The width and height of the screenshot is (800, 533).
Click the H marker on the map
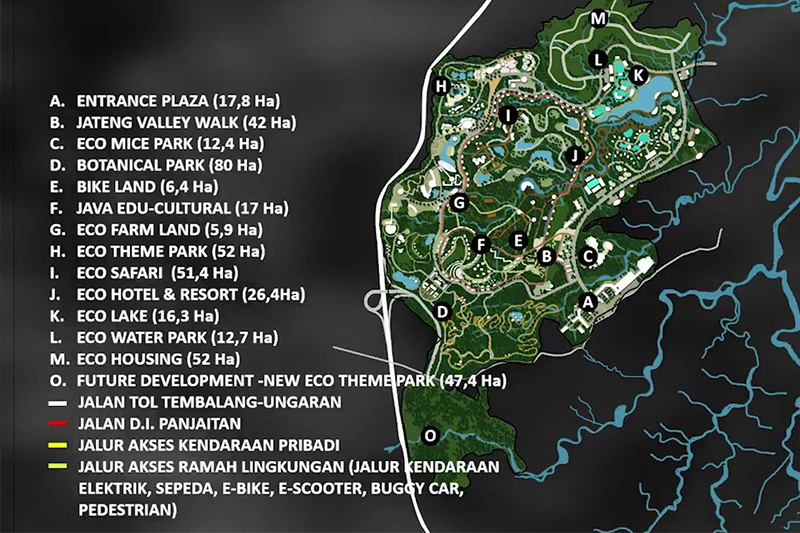pos(440,86)
